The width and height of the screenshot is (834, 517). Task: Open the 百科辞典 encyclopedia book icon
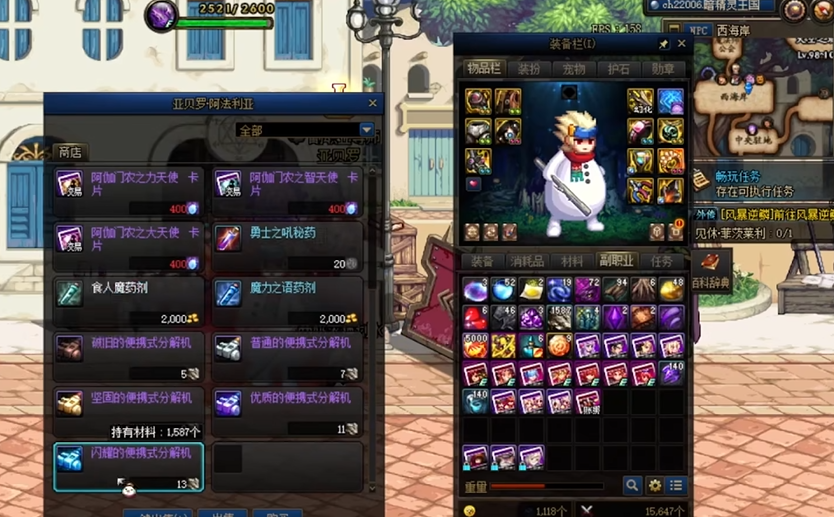(711, 263)
